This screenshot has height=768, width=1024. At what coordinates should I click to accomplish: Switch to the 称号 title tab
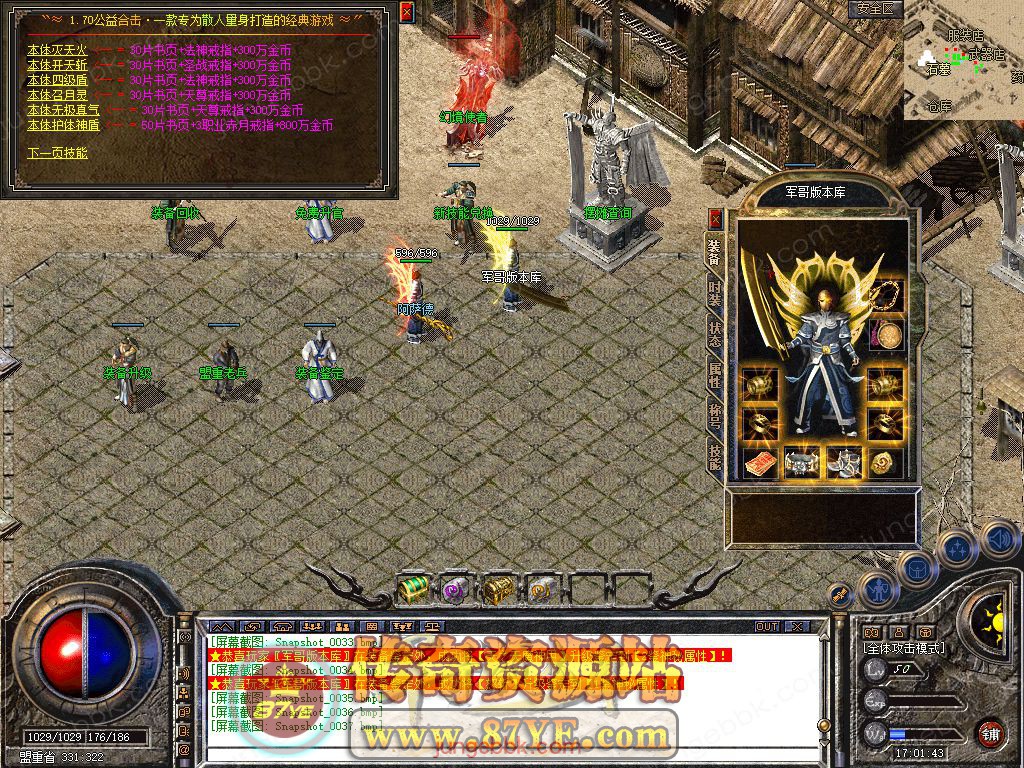(715, 416)
